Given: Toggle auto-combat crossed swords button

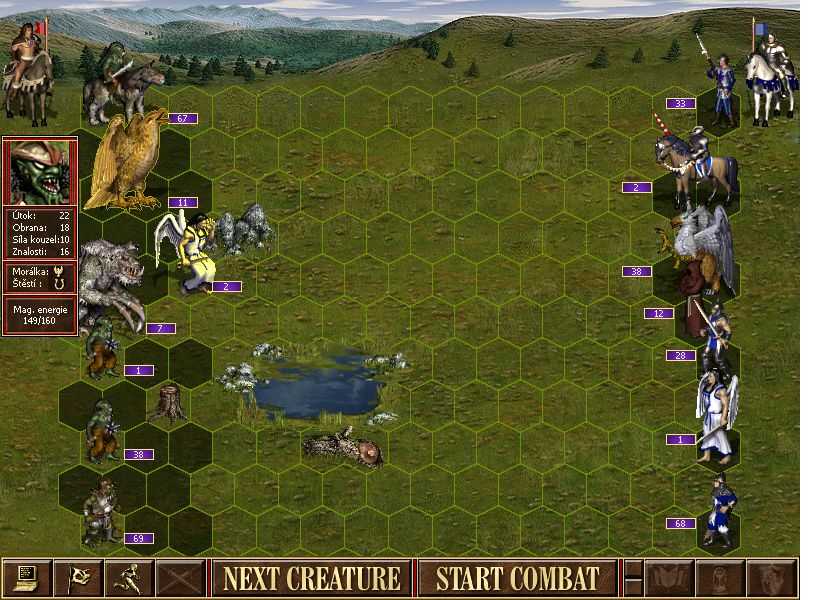Looking at the screenshot, I should [x=180, y=578].
